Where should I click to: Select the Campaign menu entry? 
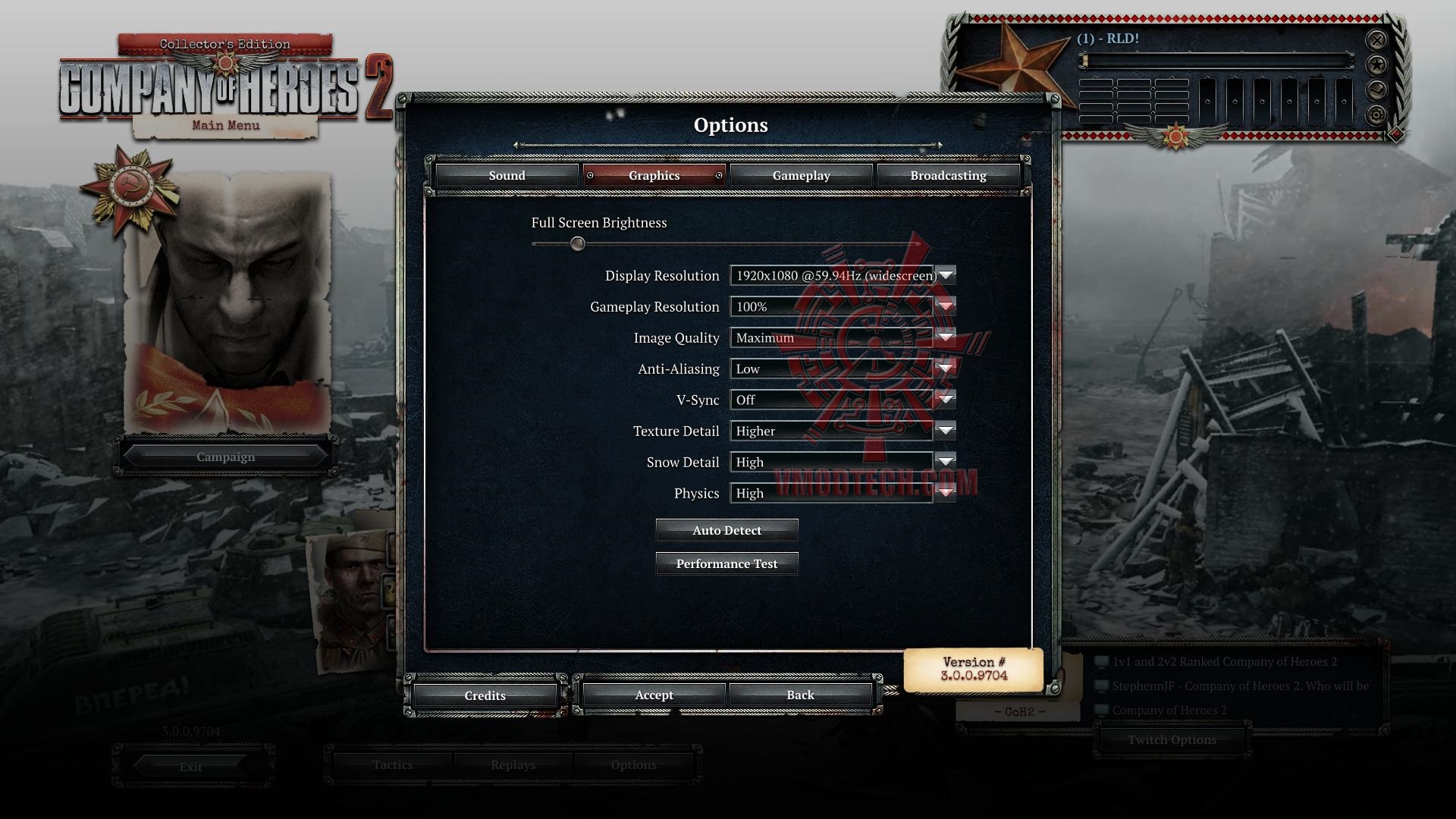pos(225,457)
